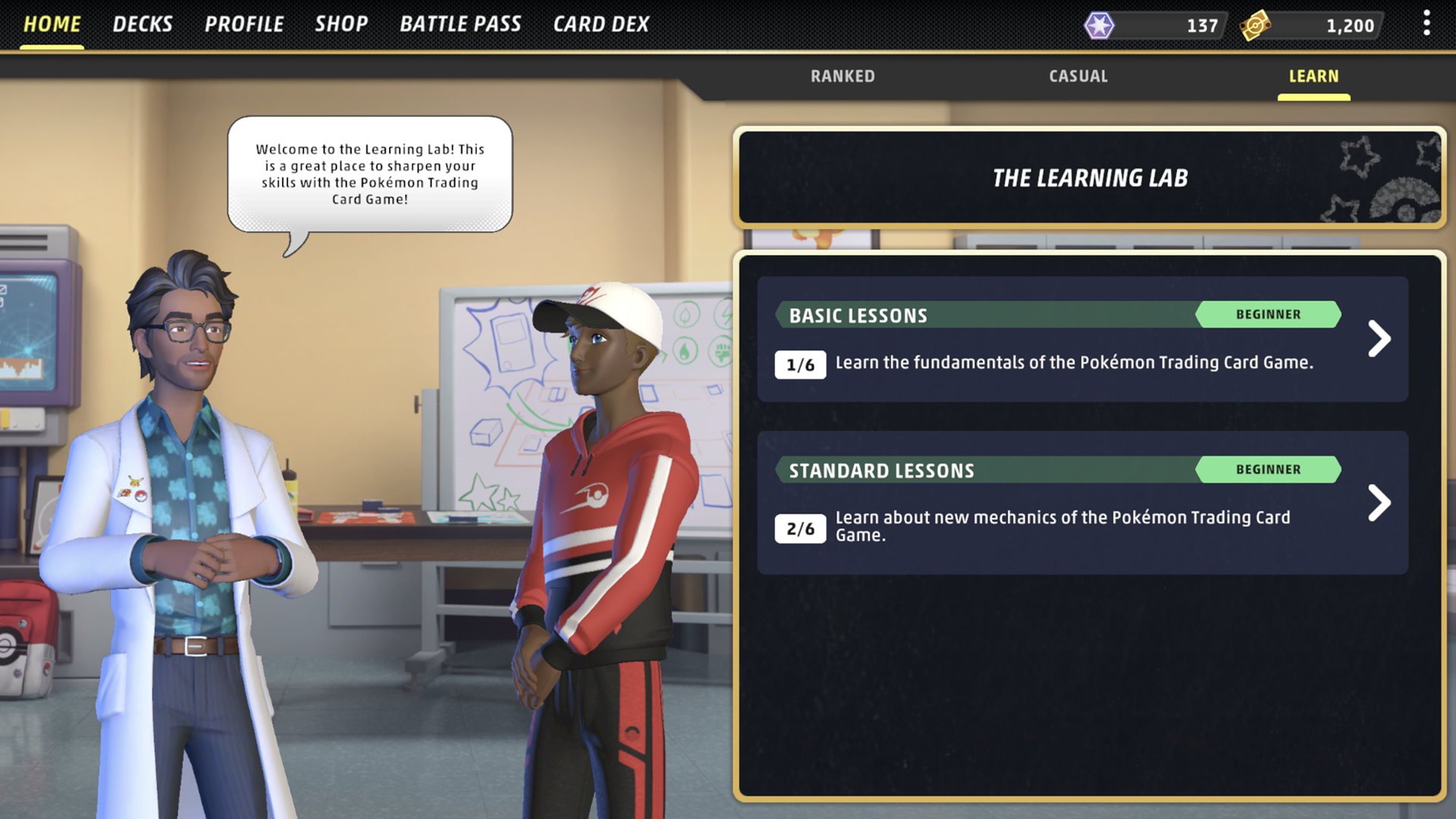Viewport: 1456px width, 819px height.
Task: Open the BATTLE PASS page
Action: click(461, 24)
